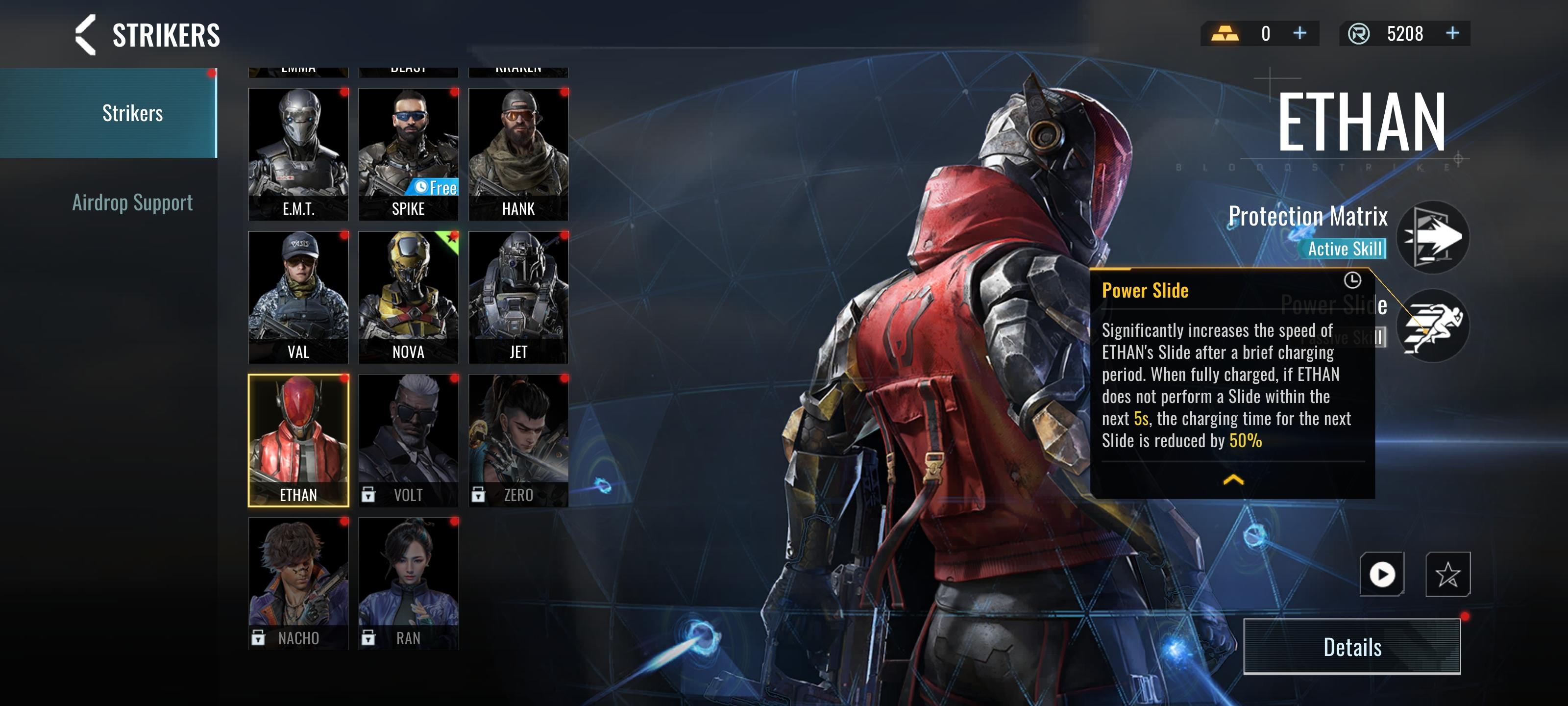1568x706 pixels.
Task: Click the ETHAN striker tile
Action: click(298, 440)
